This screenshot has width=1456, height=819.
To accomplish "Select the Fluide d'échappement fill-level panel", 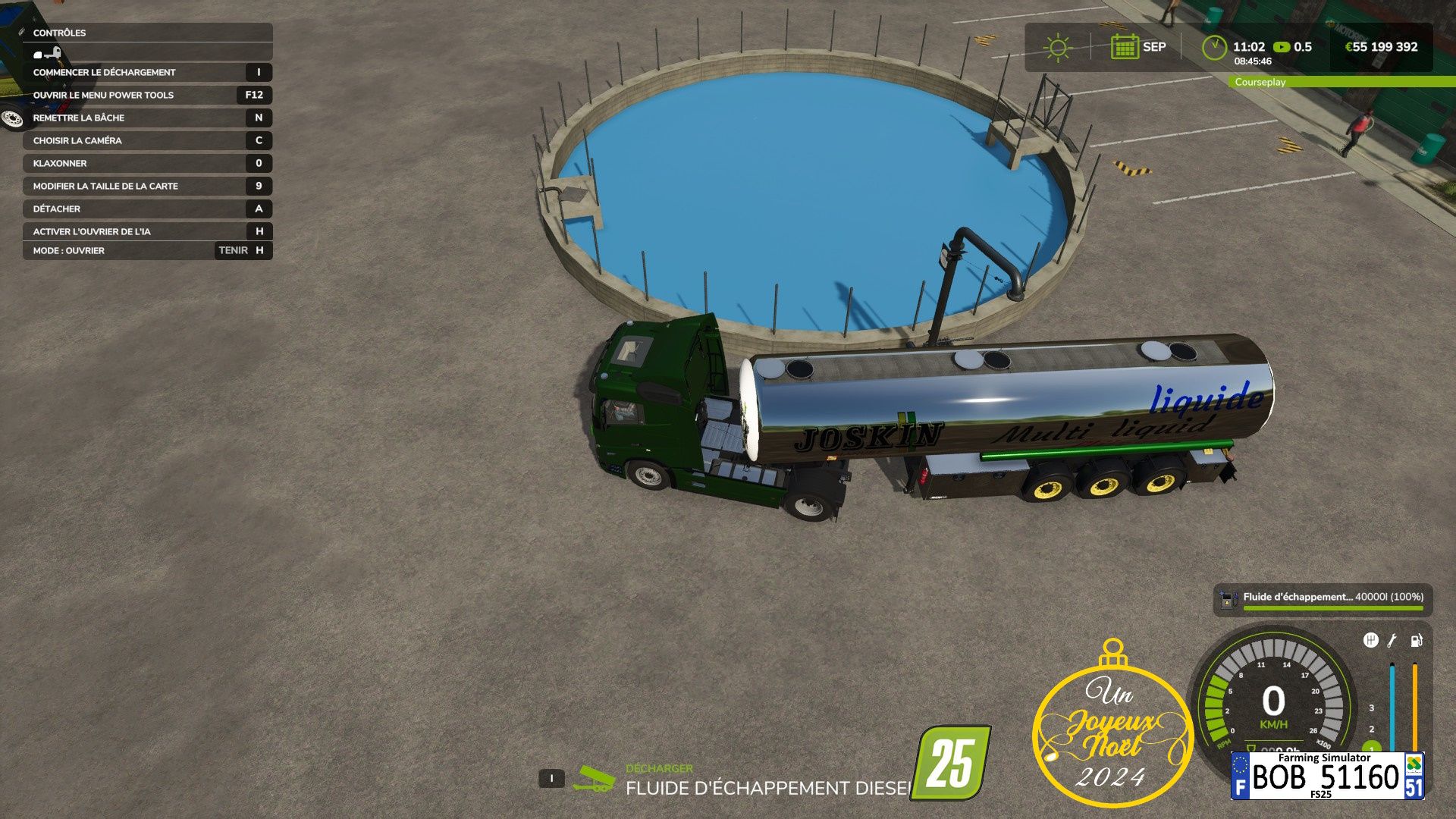I will pos(1323,599).
